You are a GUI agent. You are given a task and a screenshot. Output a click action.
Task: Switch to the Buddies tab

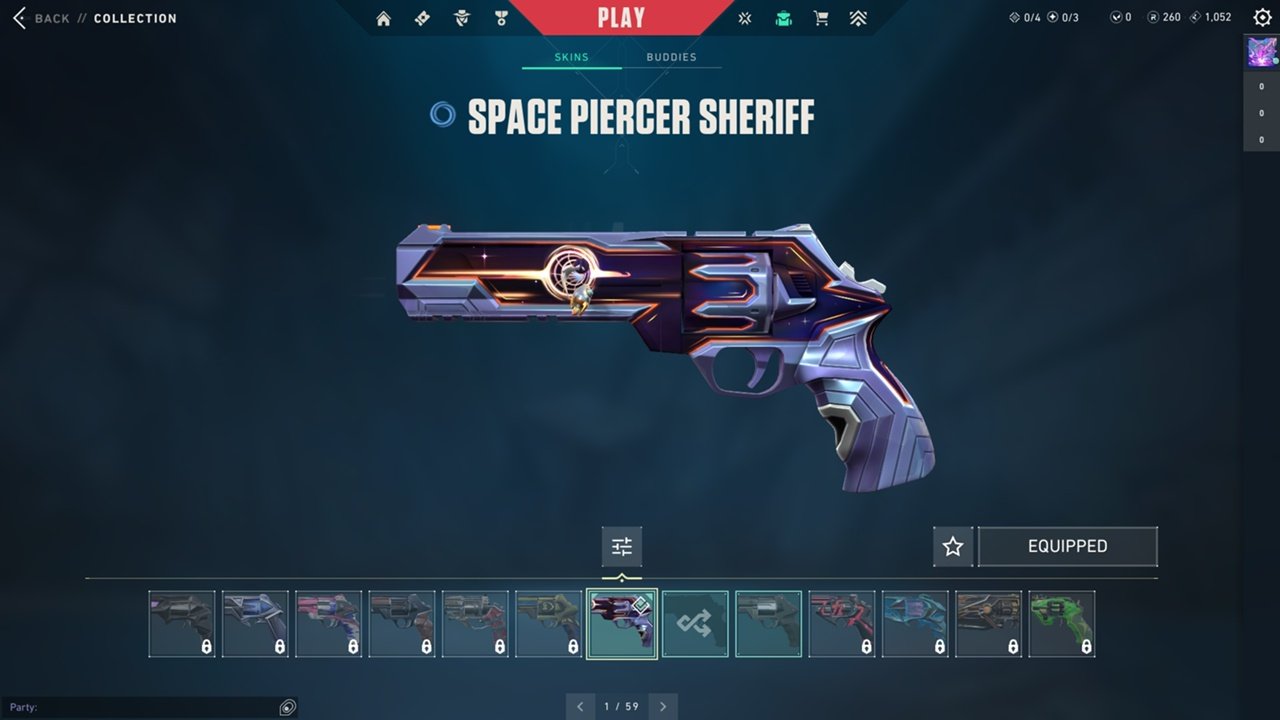point(671,57)
